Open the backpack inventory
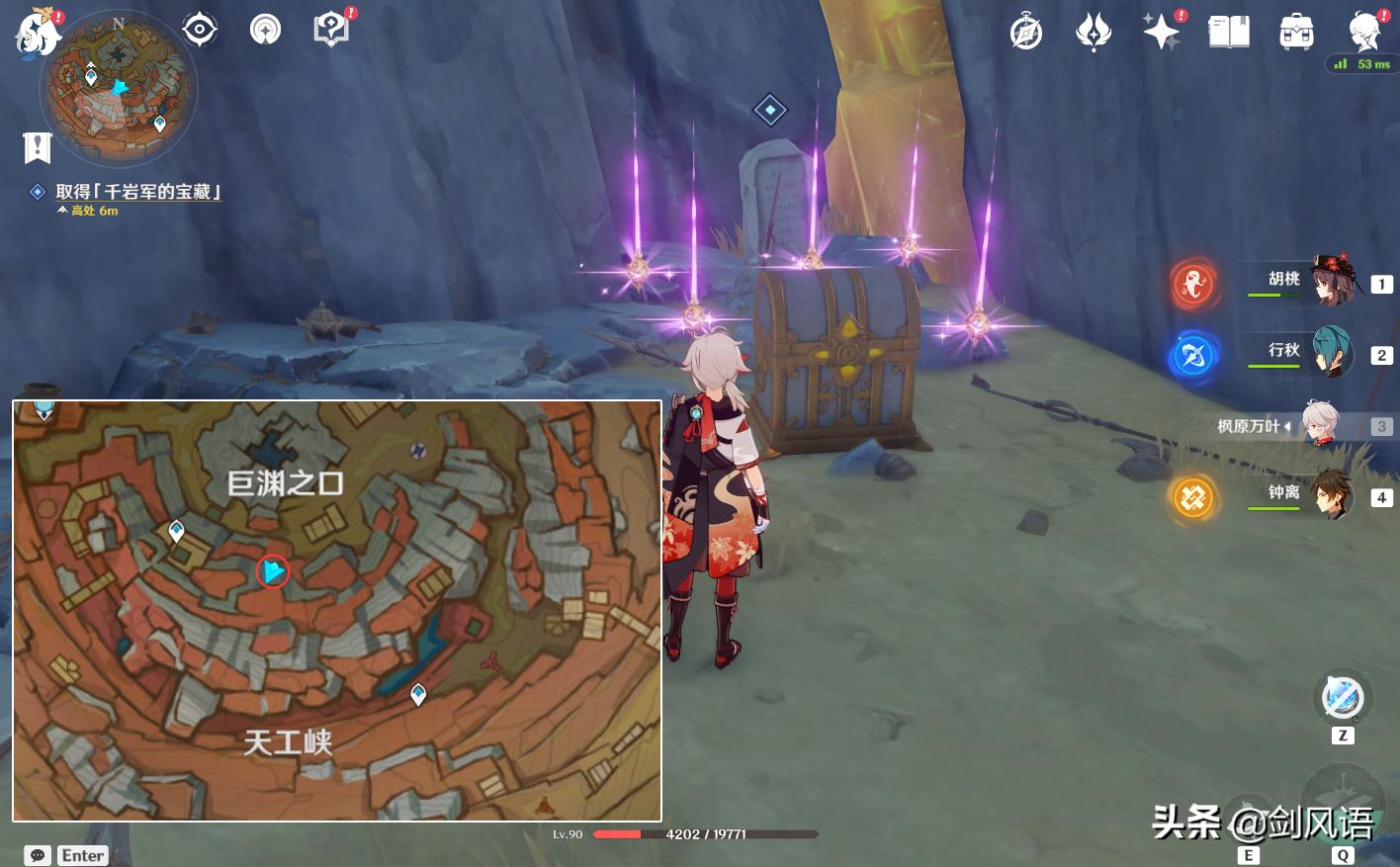Viewport: 1400px width, 867px height. 1296,33
